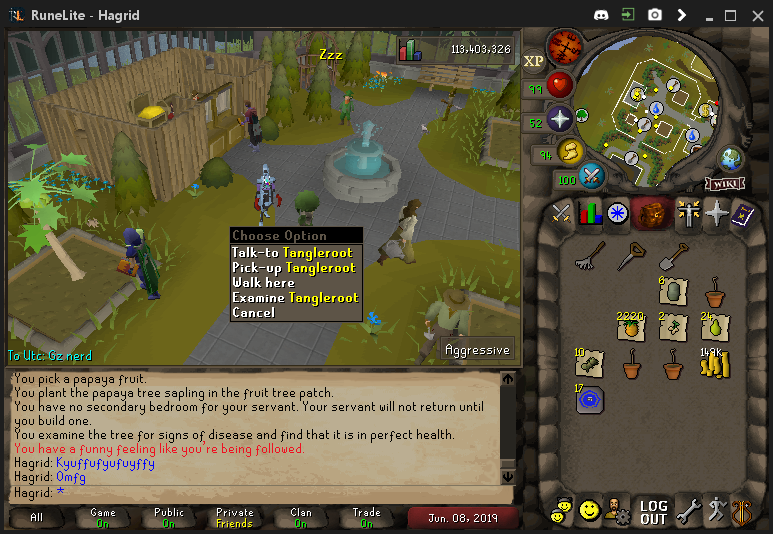Screen dimensions: 773x534
Task: Toggle the run energy boot orb
Action: [x=570, y=151]
